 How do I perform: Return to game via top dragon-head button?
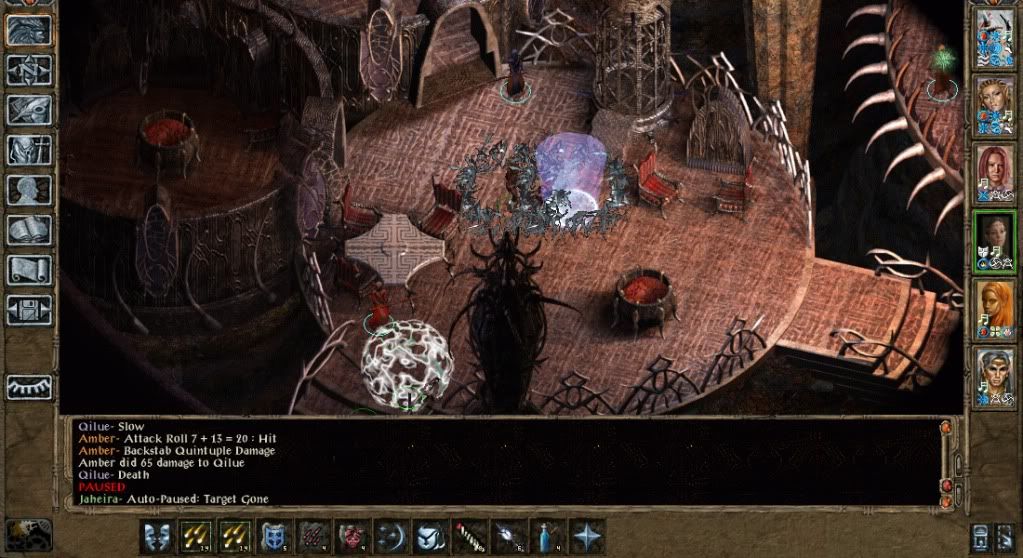point(28,29)
